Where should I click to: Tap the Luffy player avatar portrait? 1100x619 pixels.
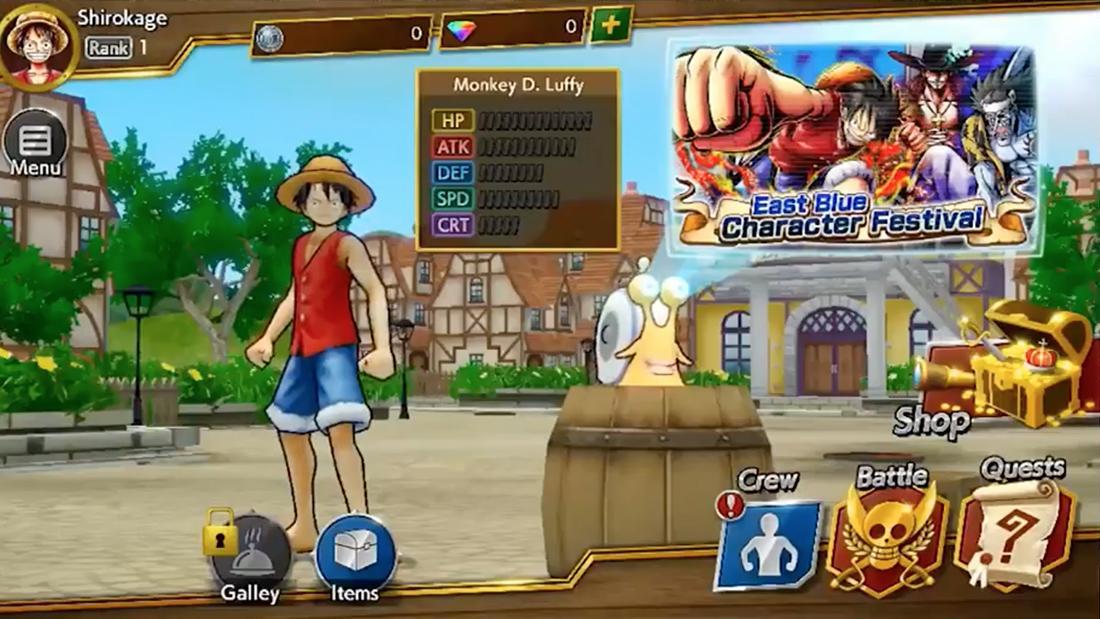38,43
